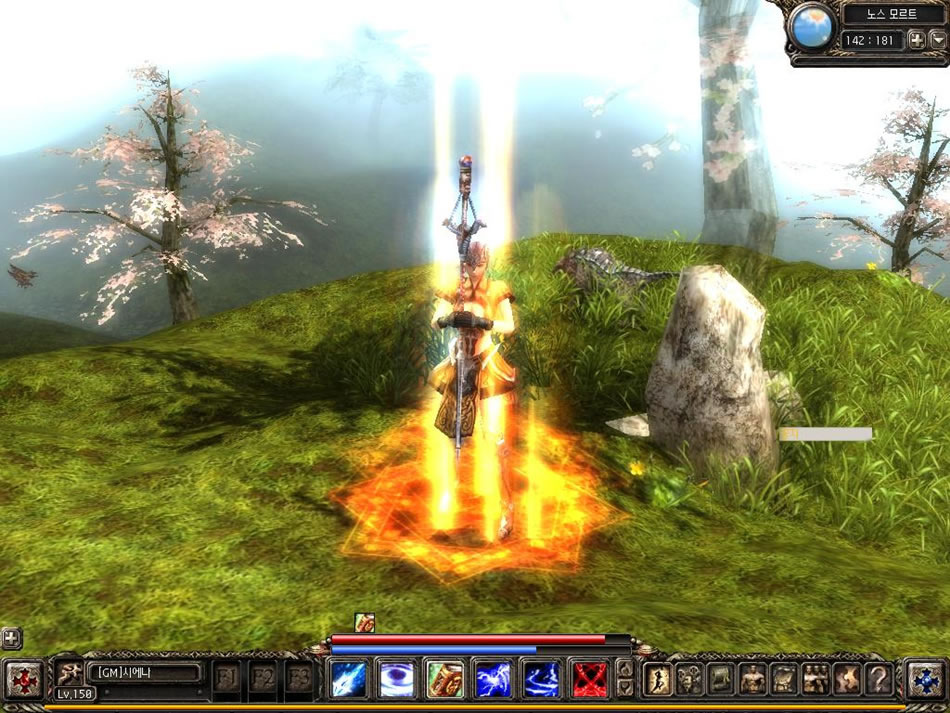
Task: Open the muscular torso character menu
Action: pos(752,679)
